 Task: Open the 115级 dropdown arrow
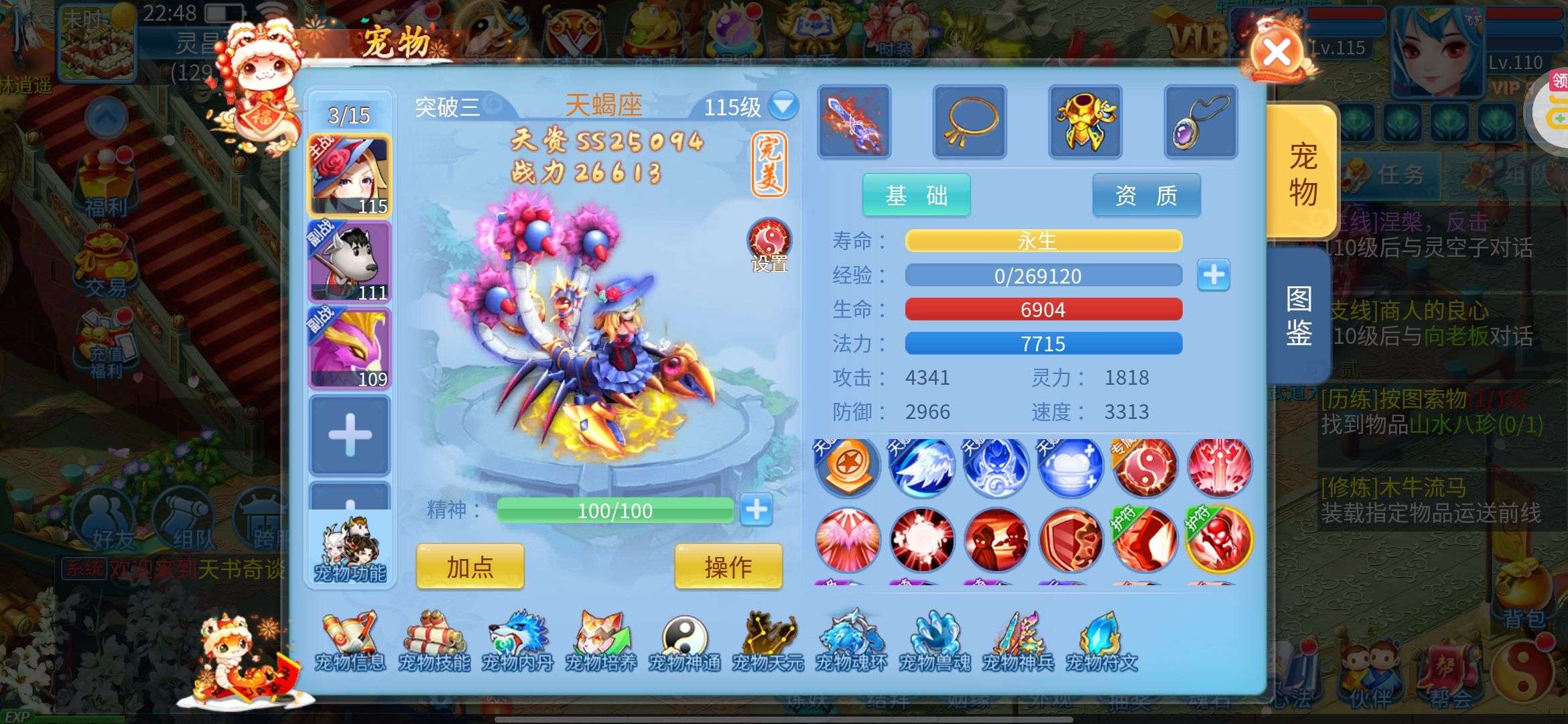(x=783, y=106)
